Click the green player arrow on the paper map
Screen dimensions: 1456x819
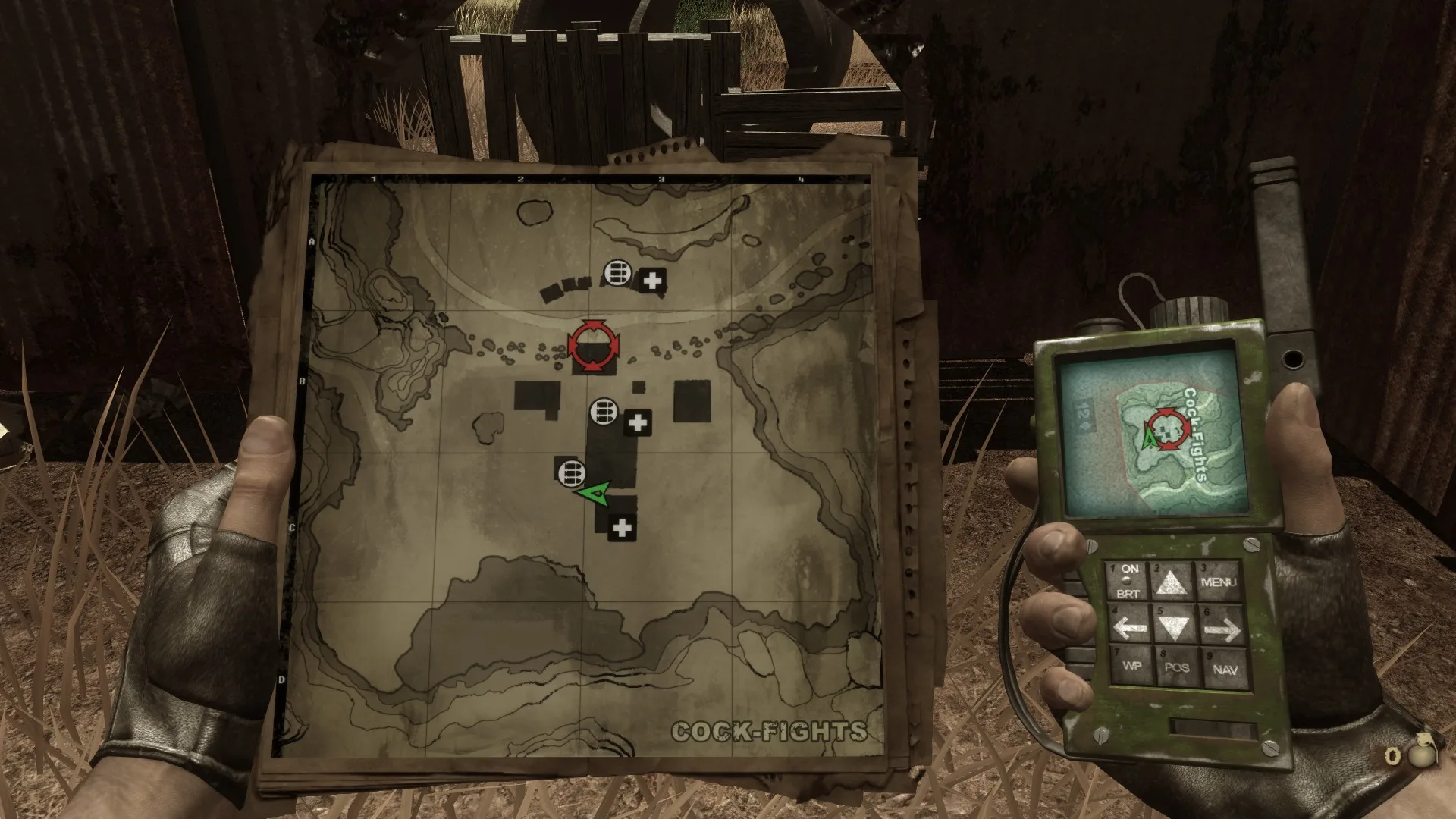[594, 493]
